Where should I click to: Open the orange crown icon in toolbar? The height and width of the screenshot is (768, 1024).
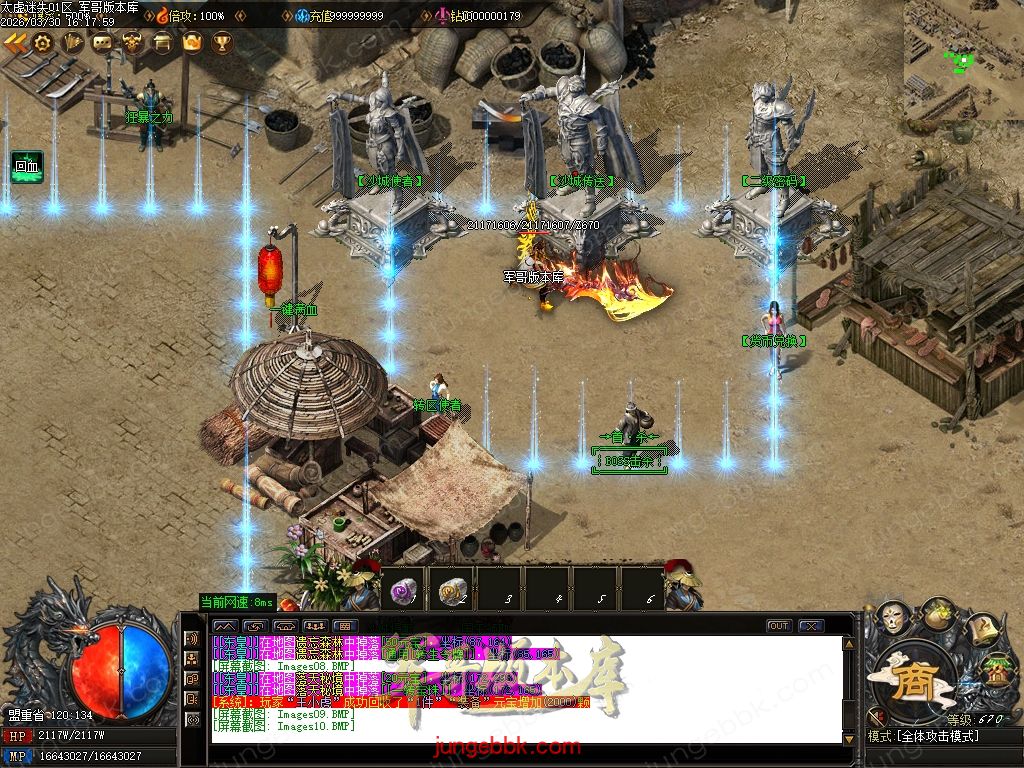(x=192, y=42)
